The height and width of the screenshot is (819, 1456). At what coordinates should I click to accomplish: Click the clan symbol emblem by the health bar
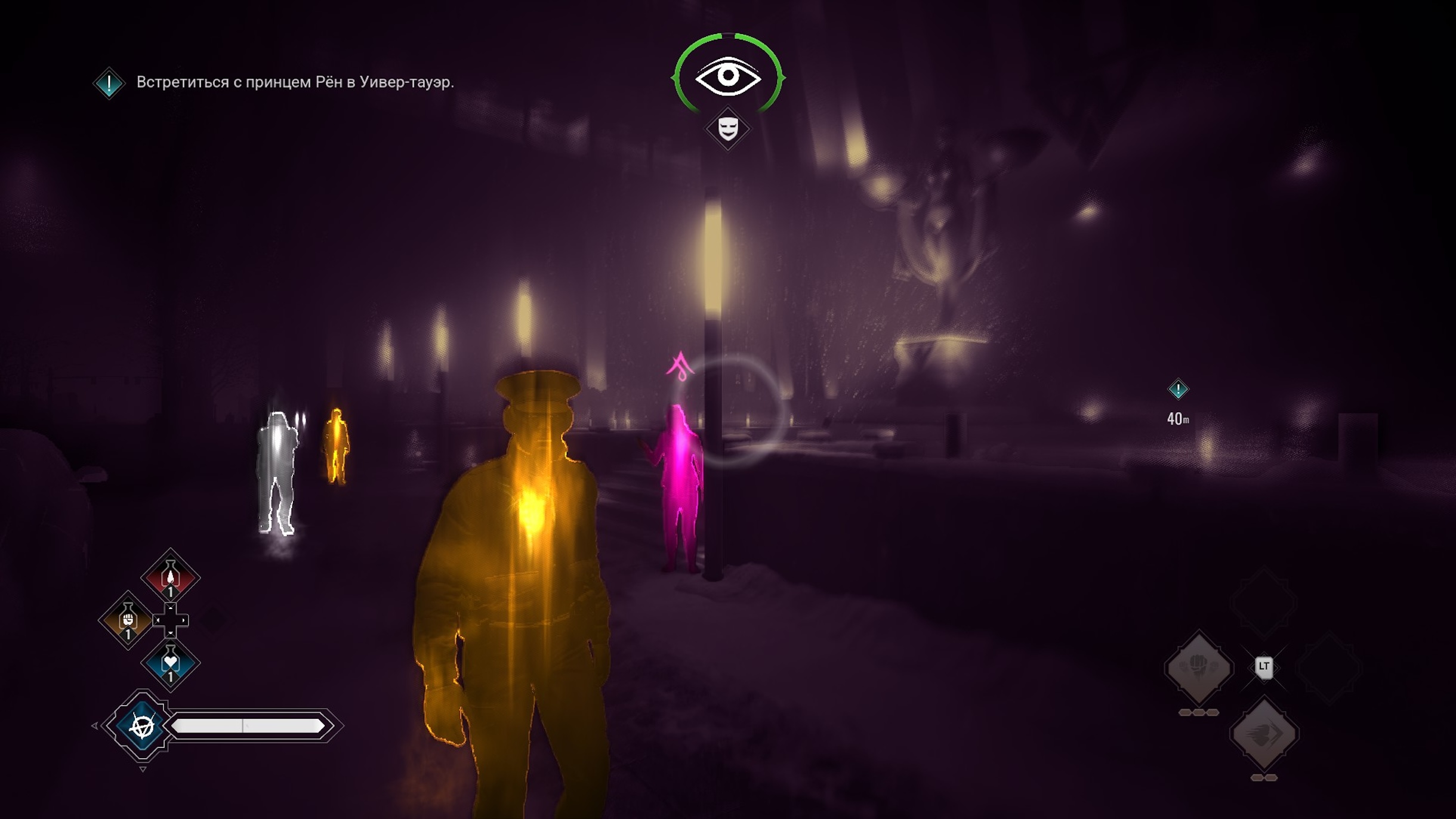pyautogui.click(x=142, y=726)
